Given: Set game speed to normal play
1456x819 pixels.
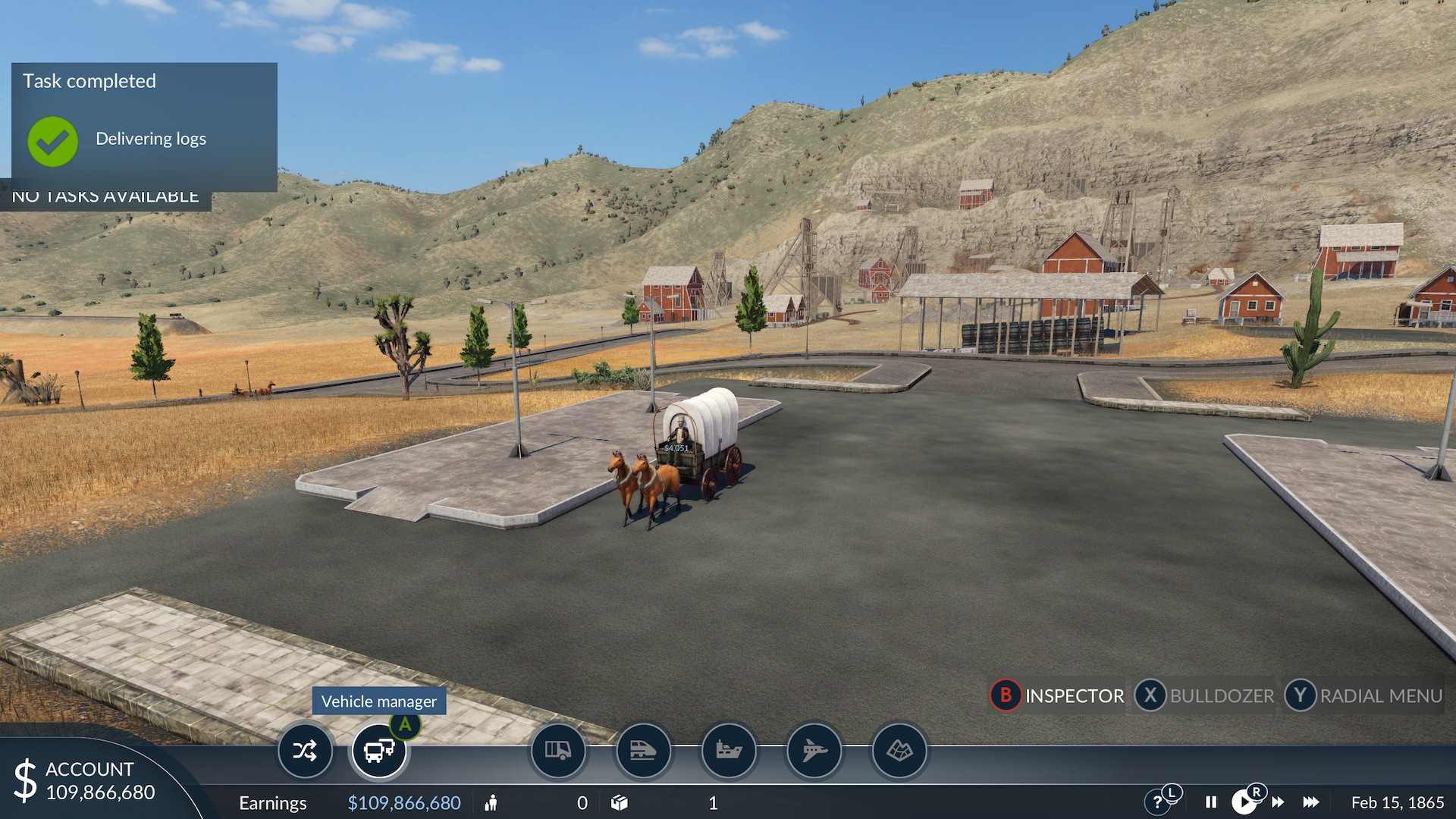Looking at the screenshot, I should (1243, 802).
